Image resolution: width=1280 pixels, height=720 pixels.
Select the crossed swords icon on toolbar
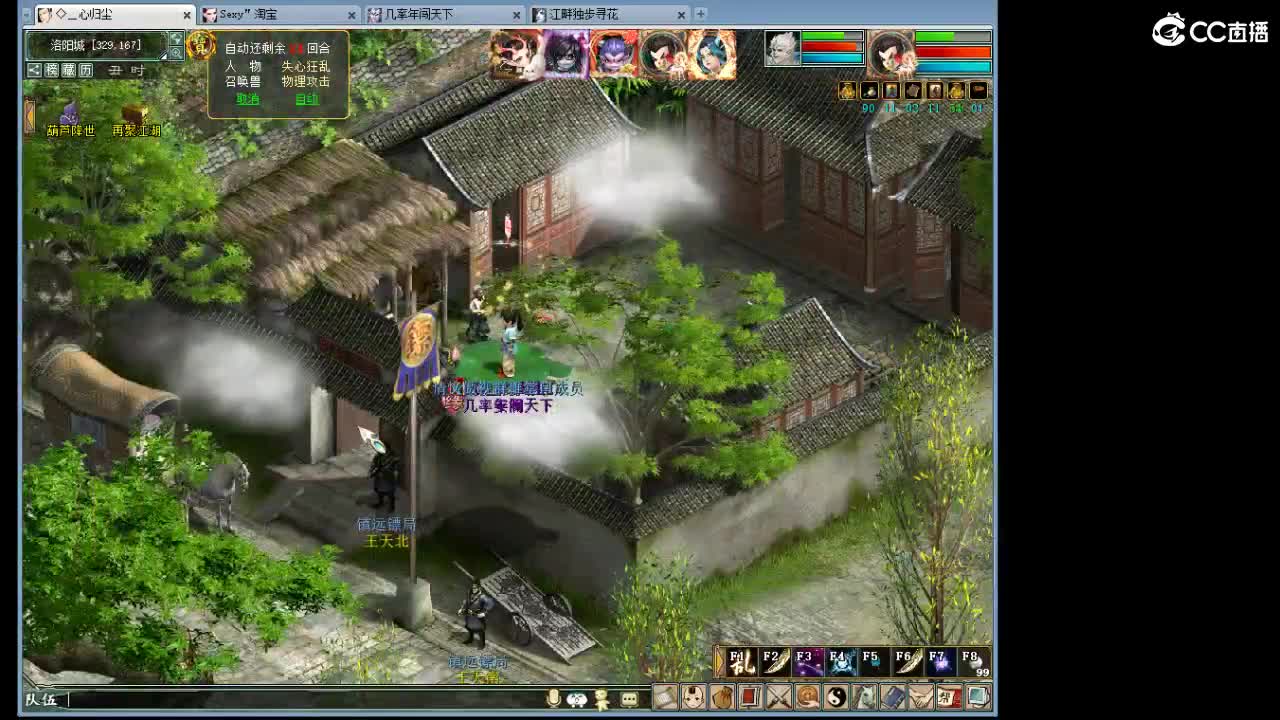(777, 700)
